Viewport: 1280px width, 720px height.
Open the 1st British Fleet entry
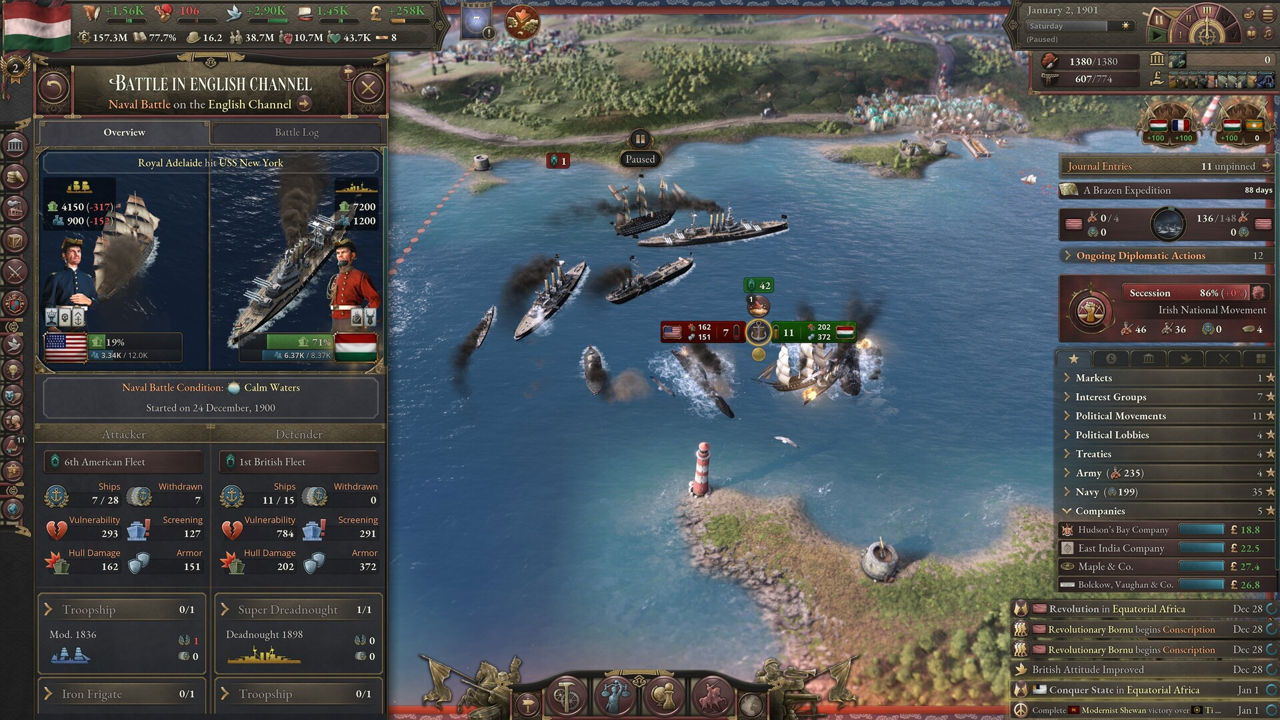click(x=298, y=462)
